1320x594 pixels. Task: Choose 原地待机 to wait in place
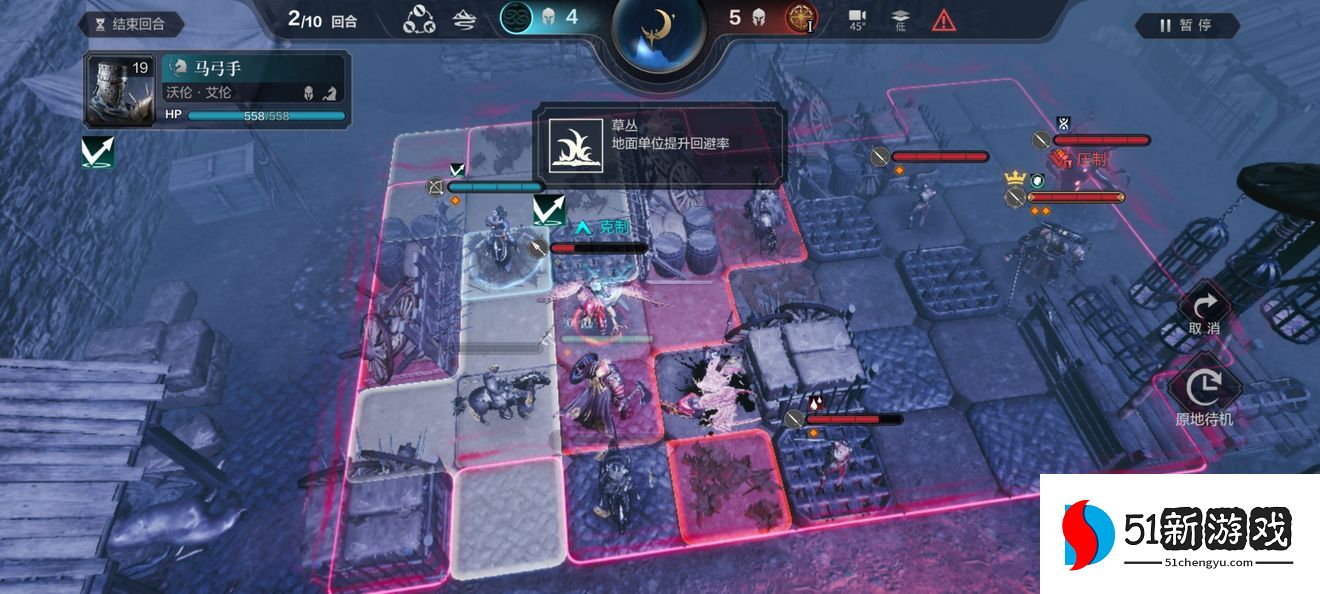point(1203,395)
